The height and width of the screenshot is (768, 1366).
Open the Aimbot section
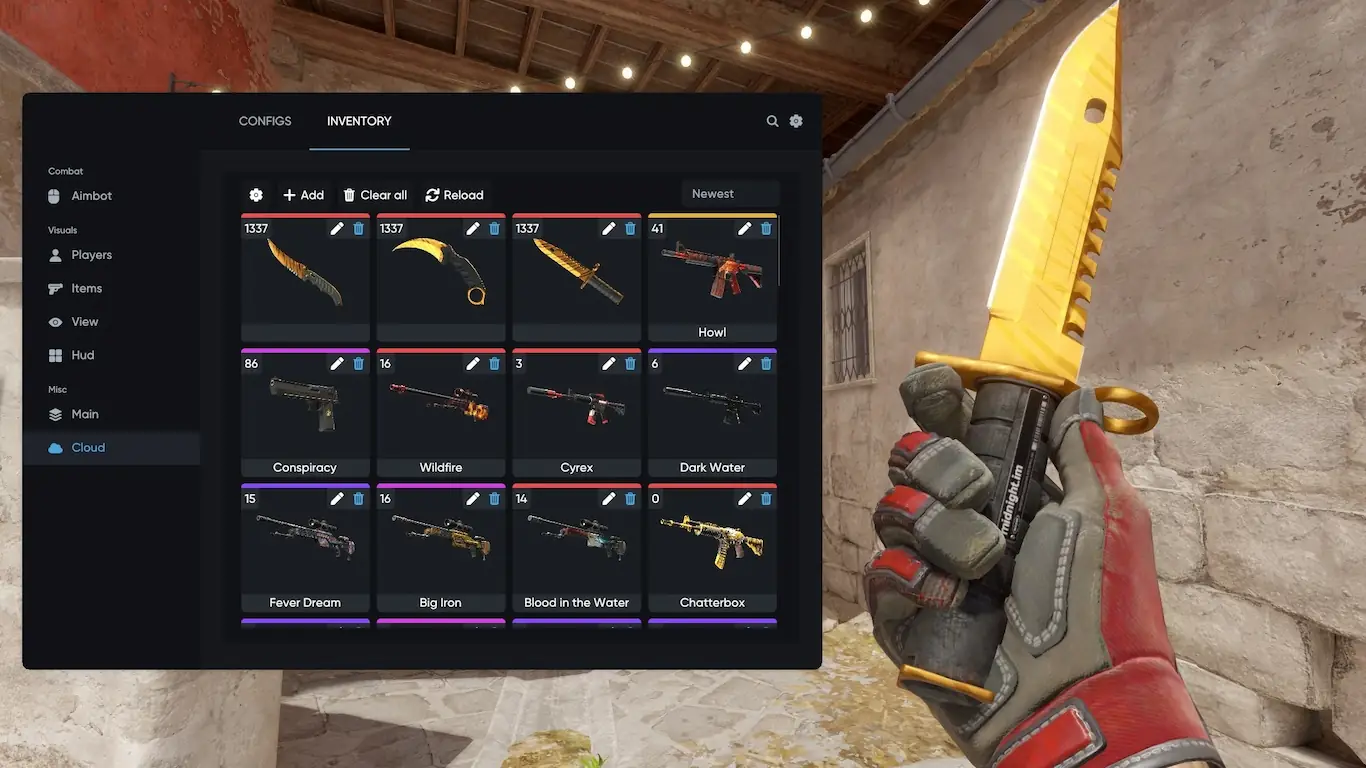tap(91, 196)
